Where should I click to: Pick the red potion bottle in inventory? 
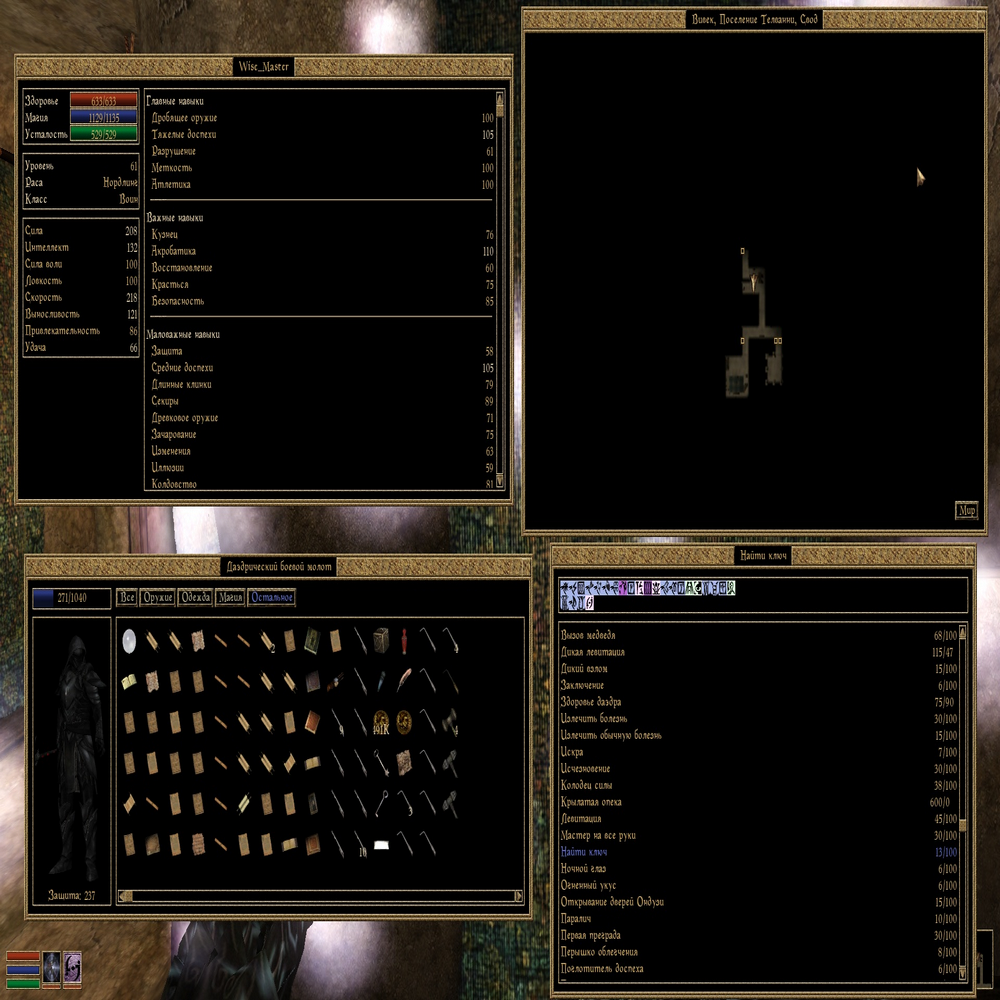(x=403, y=640)
